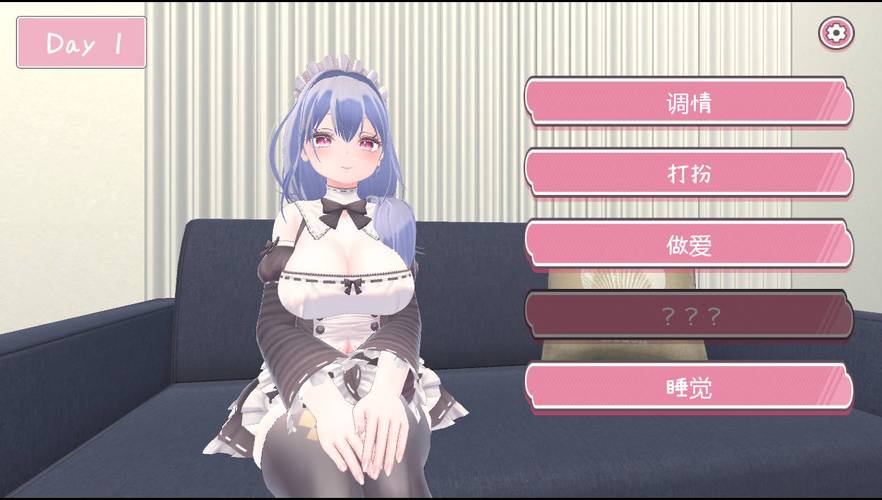Click the locked ??? menu entry
The image size is (882, 500).
pos(689,317)
